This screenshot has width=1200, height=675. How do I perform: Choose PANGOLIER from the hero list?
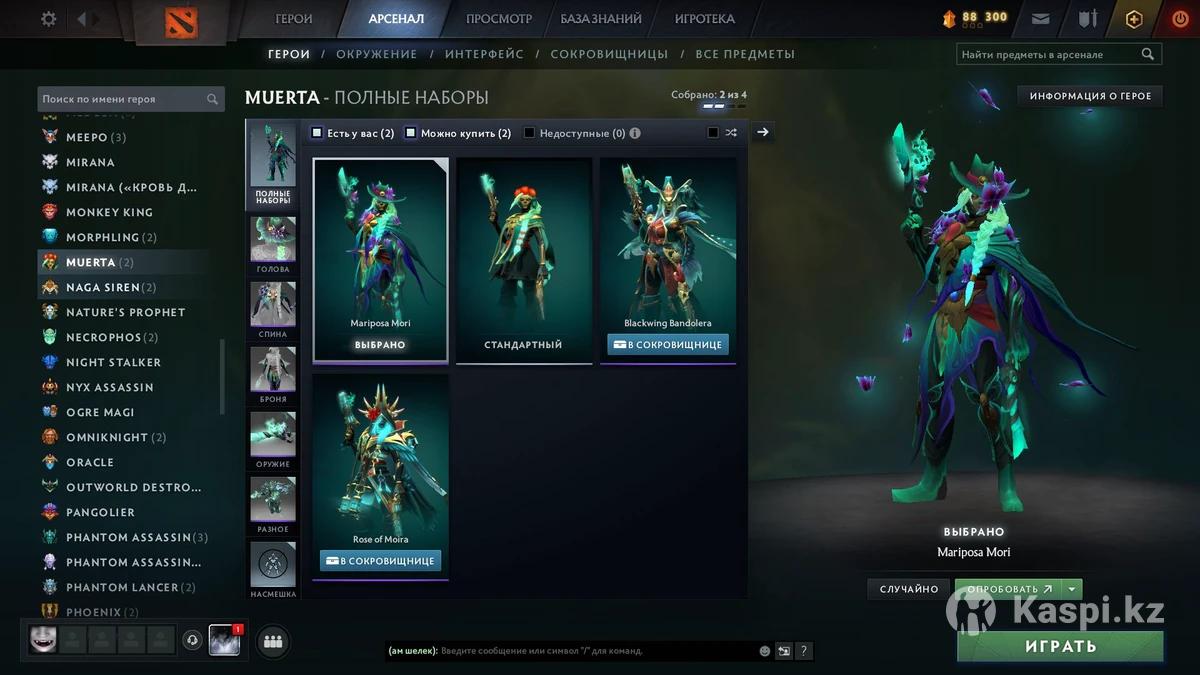100,512
